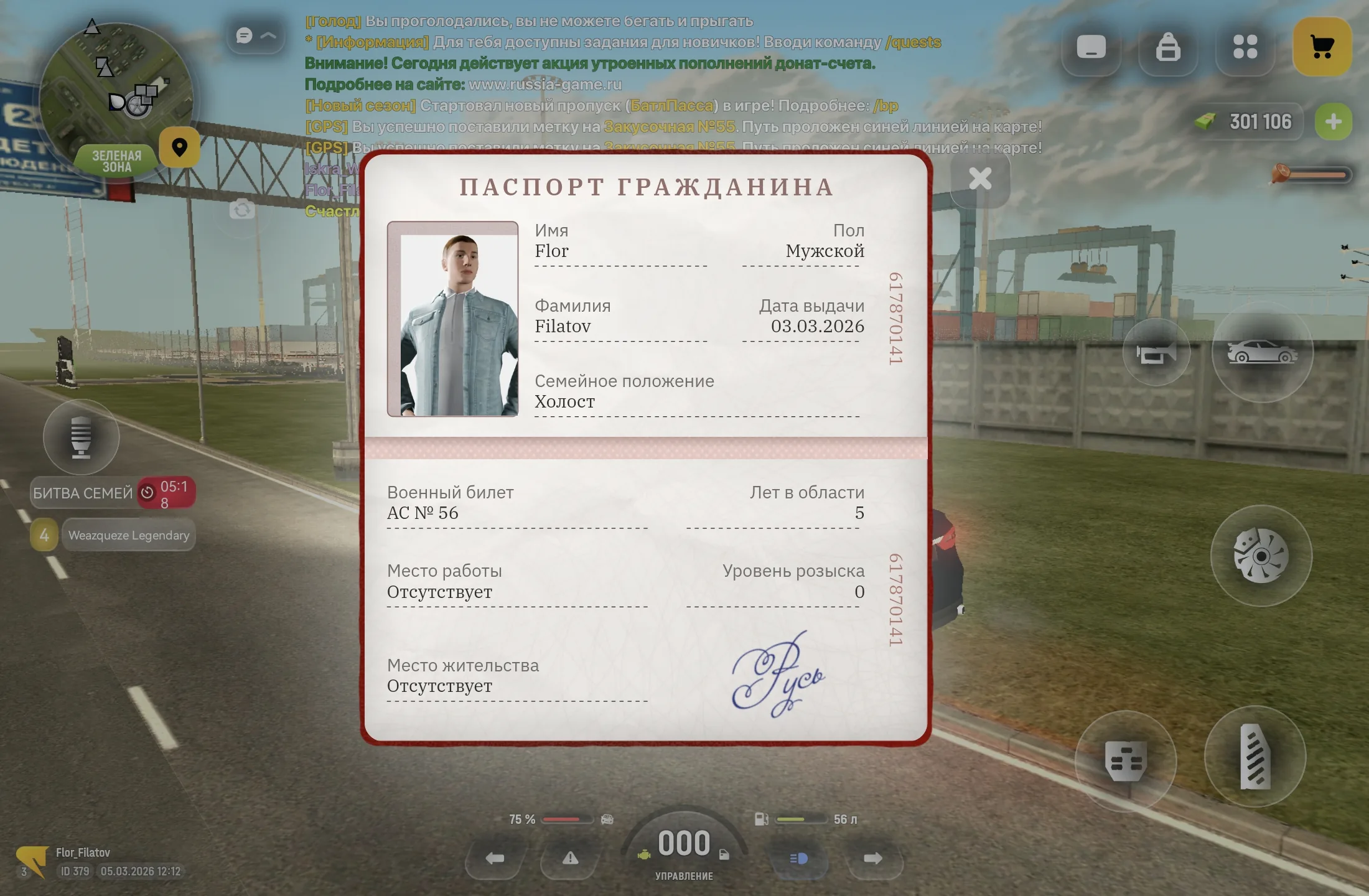Select the video camera icon
This screenshot has height=896, width=1369.
[1157, 352]
